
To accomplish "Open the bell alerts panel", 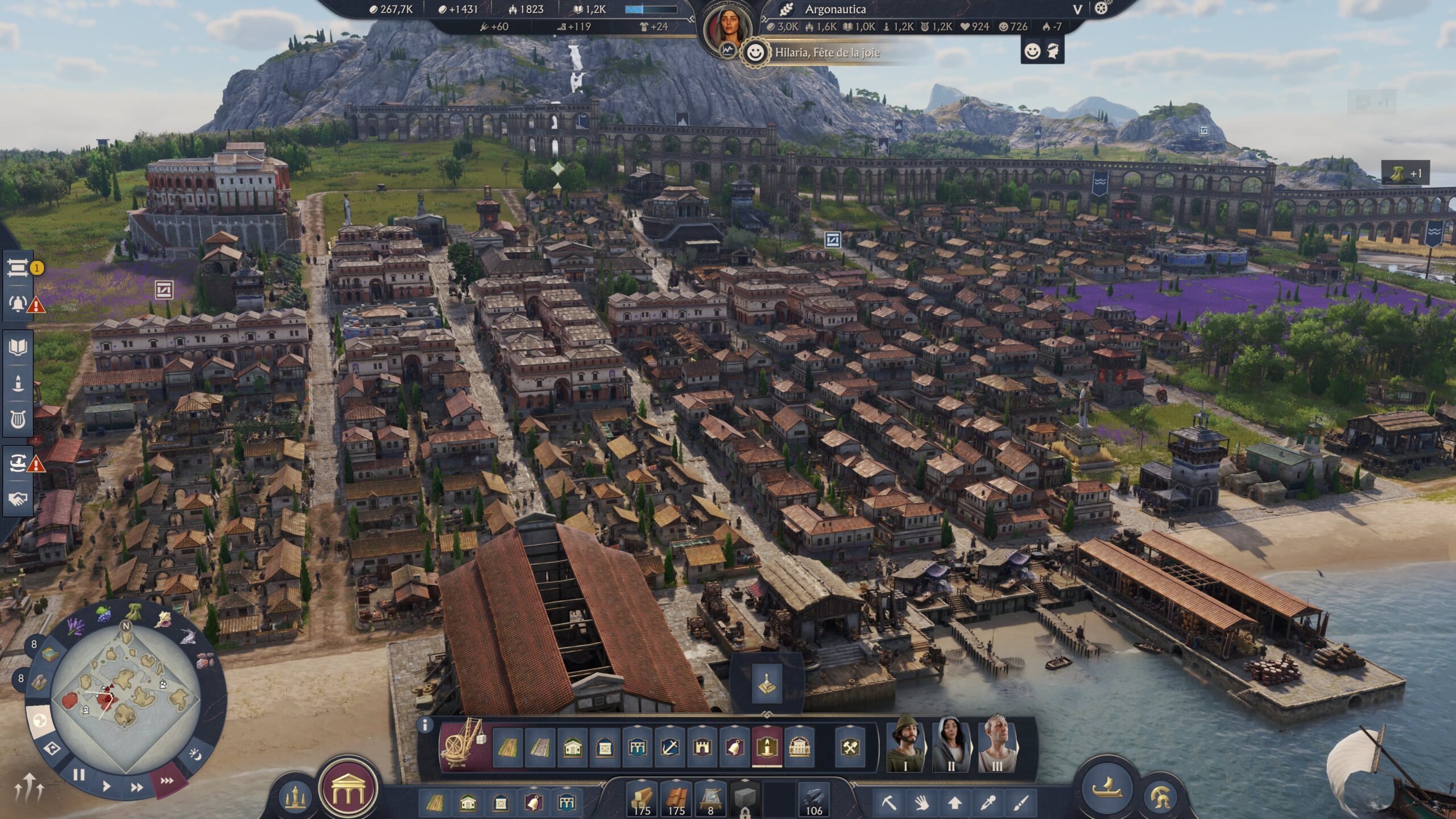I will coord(18,303).
